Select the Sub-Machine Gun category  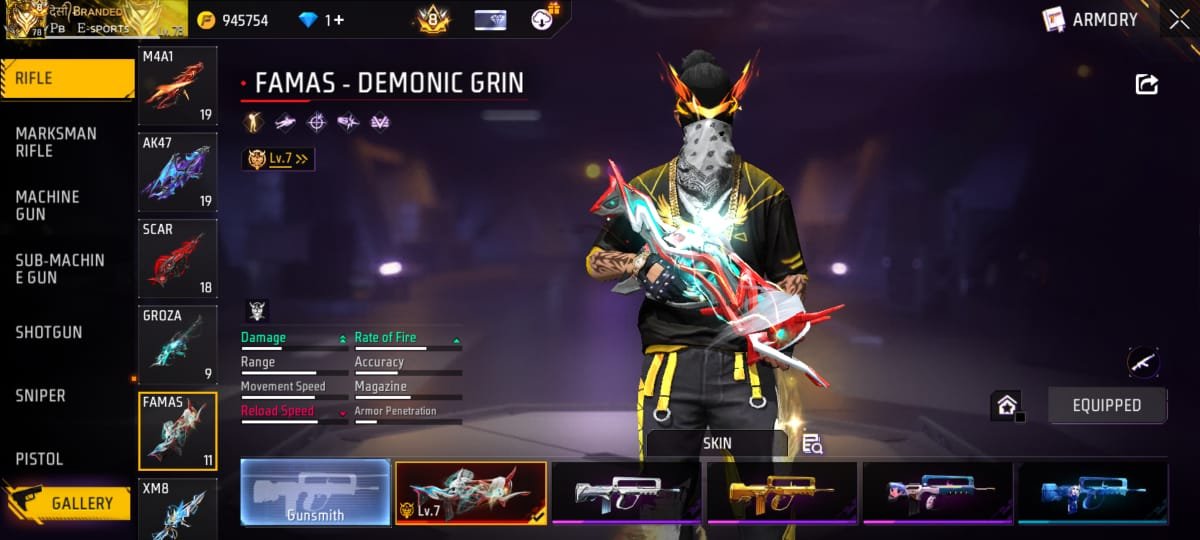click(60, 268)
